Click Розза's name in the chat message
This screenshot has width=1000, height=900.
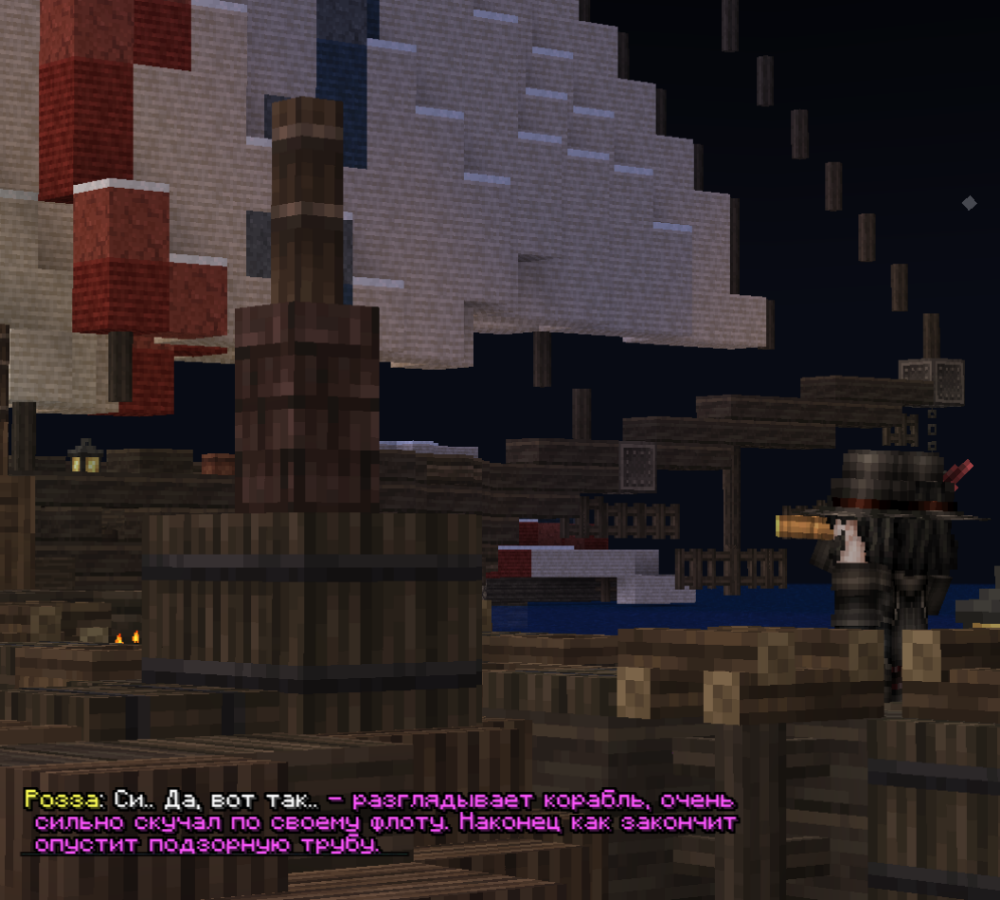[61, 801]
